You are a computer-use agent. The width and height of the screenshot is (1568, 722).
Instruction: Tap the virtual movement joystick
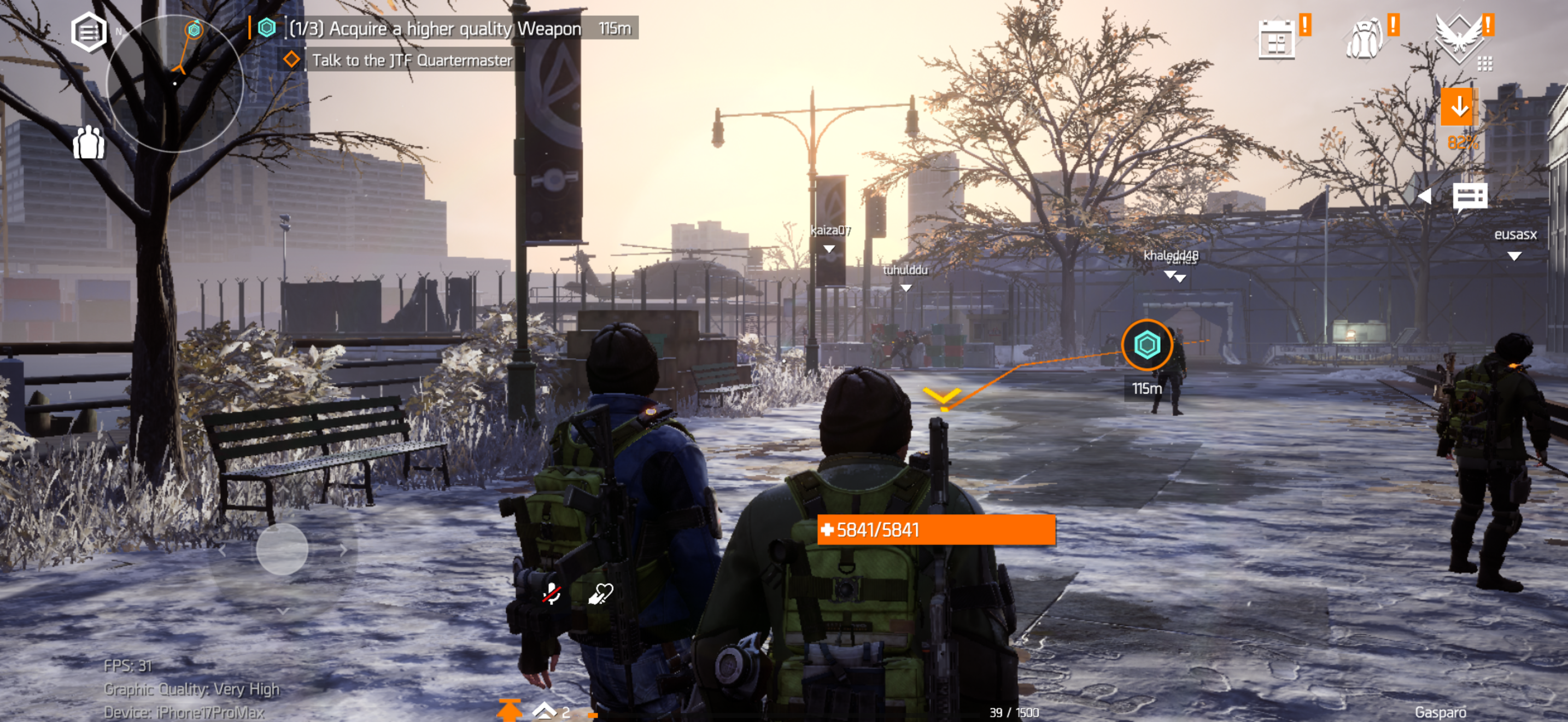(x=283, y=549)
